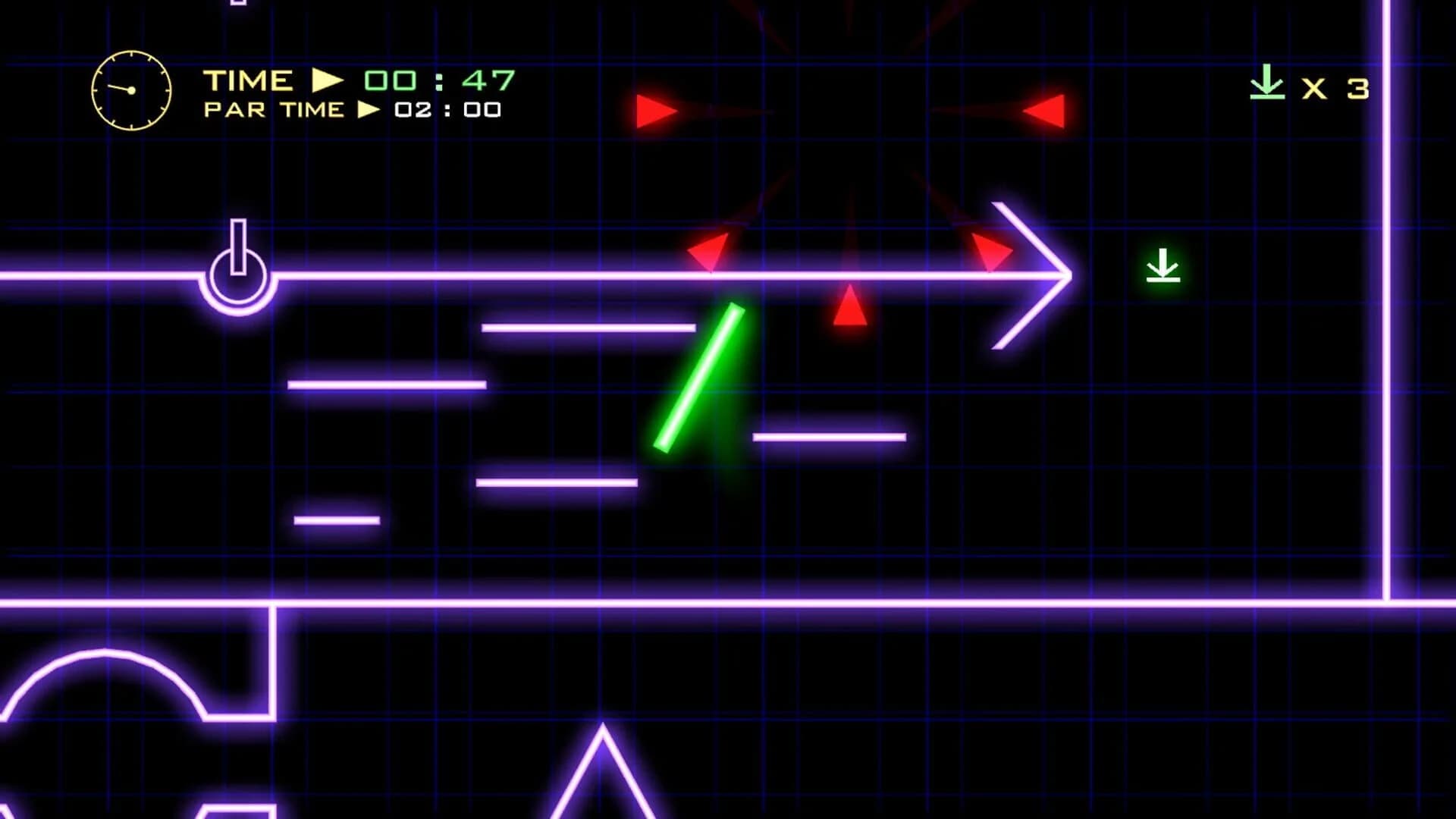1456x819 pixels.
Task: Click the play triangle next to PAR TIME
Action: click(x=369, y=110)
